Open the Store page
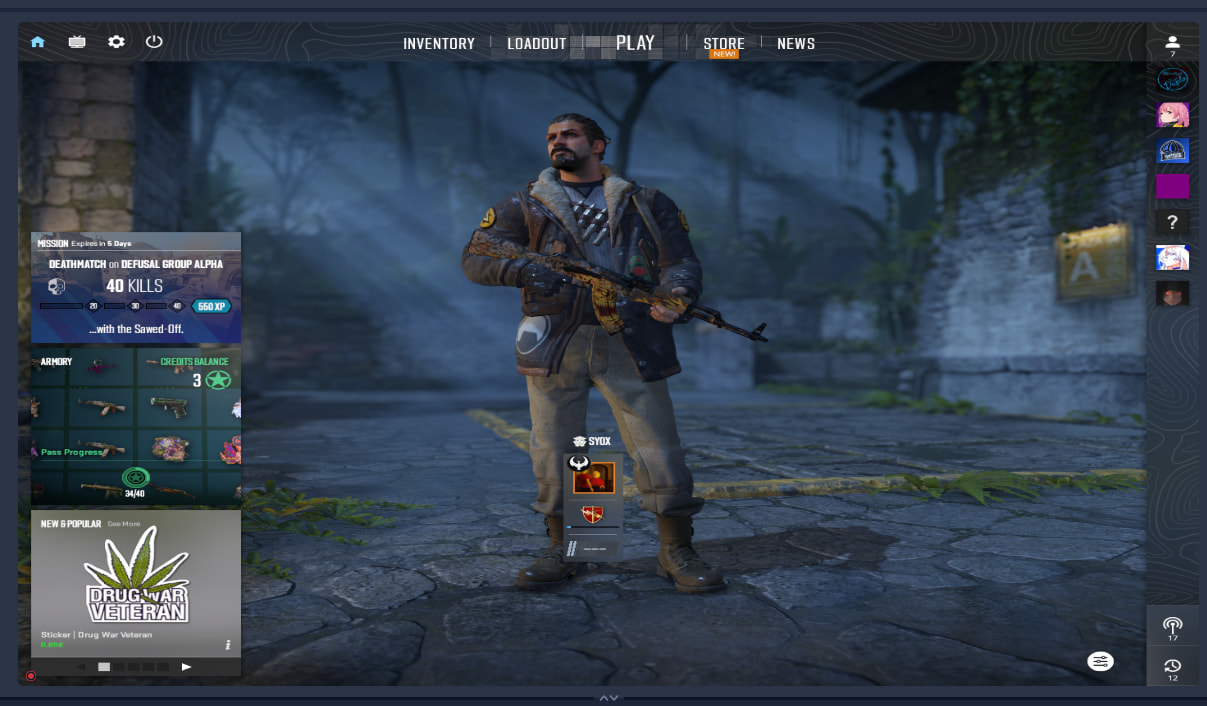Screen dimensions: 1207x706 pyautogui.click(x=723, y=44)
